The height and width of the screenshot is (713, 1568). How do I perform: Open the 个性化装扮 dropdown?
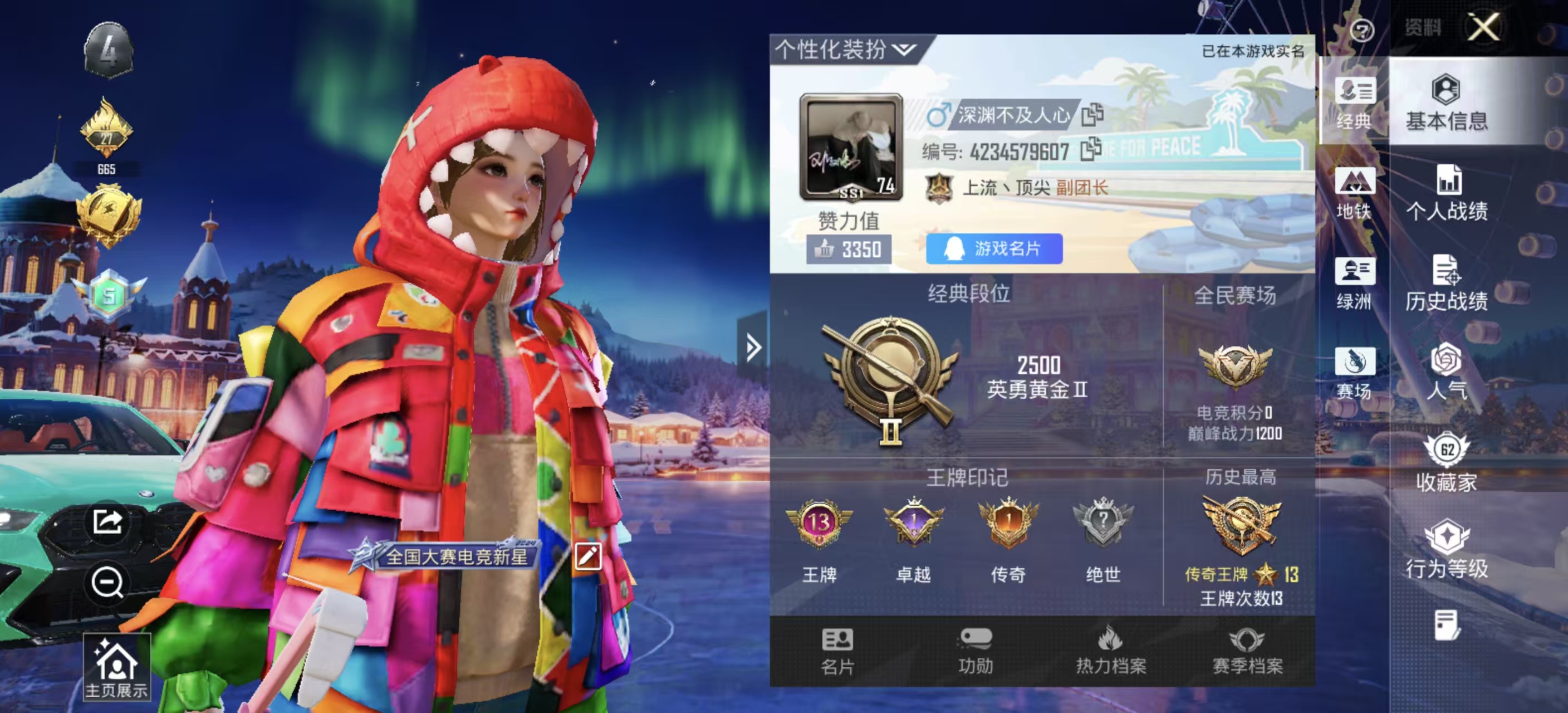(x=845, y=50)
